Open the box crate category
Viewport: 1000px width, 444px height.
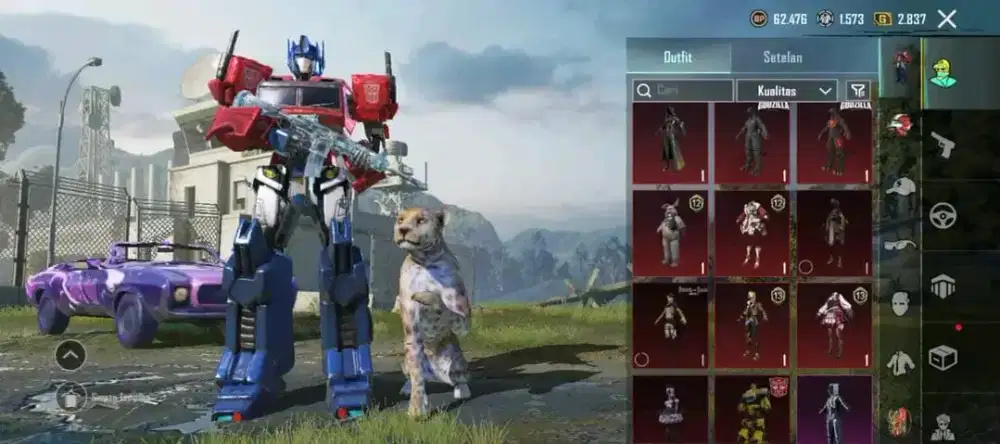coord(942,356)
